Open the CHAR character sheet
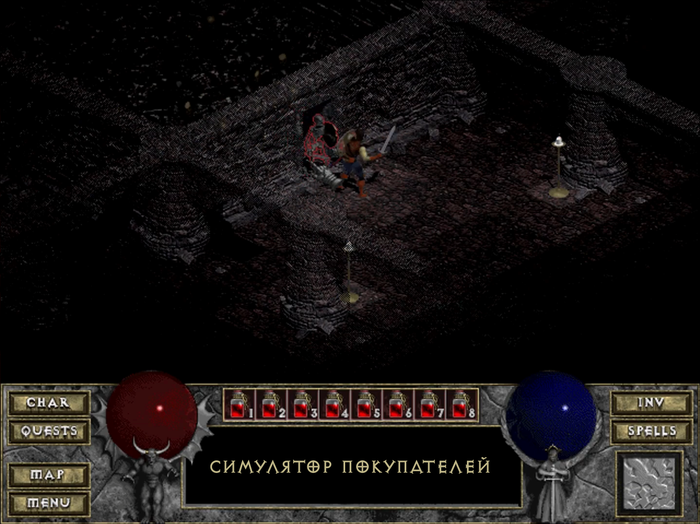 click(x=49, y=403)
